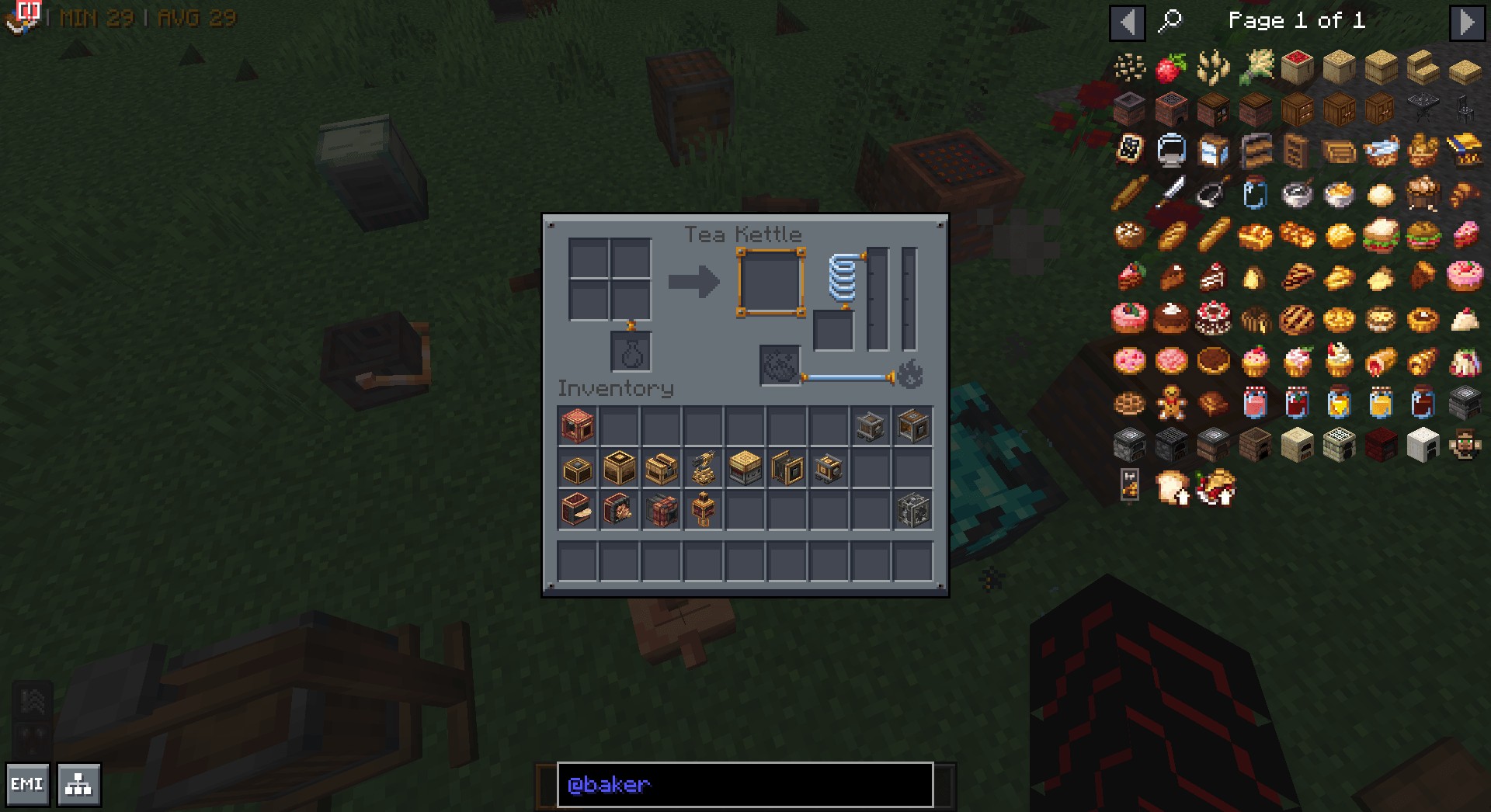Choose the gingerbread man cookie
Screen dimensions: 1491x812
[1170, 404]
